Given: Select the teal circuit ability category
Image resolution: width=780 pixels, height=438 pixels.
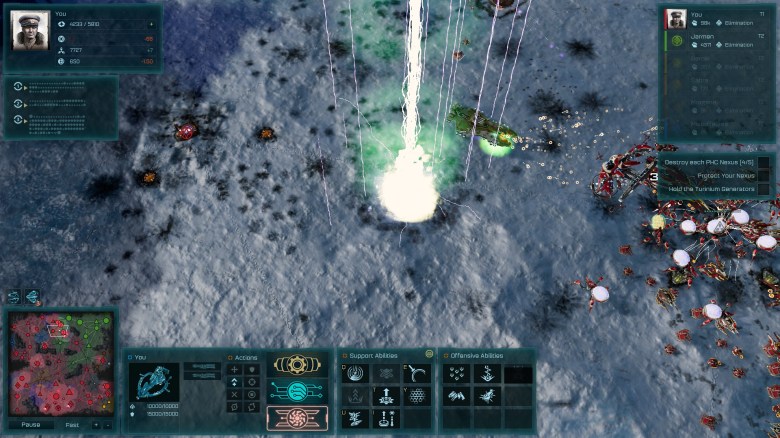Looking at the screenshot, I should tap(296, 391).
